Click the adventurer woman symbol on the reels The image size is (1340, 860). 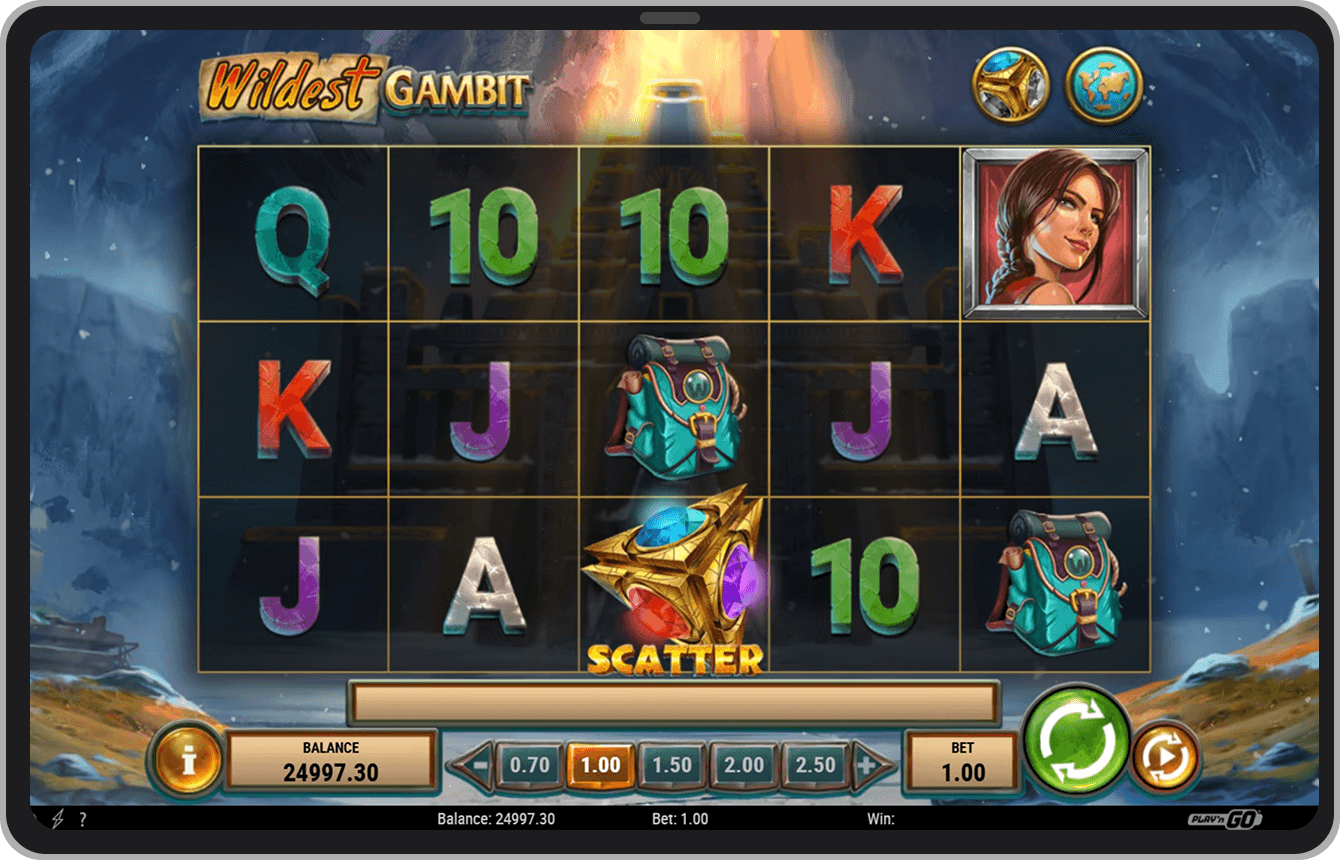[x=1053, y=230]
